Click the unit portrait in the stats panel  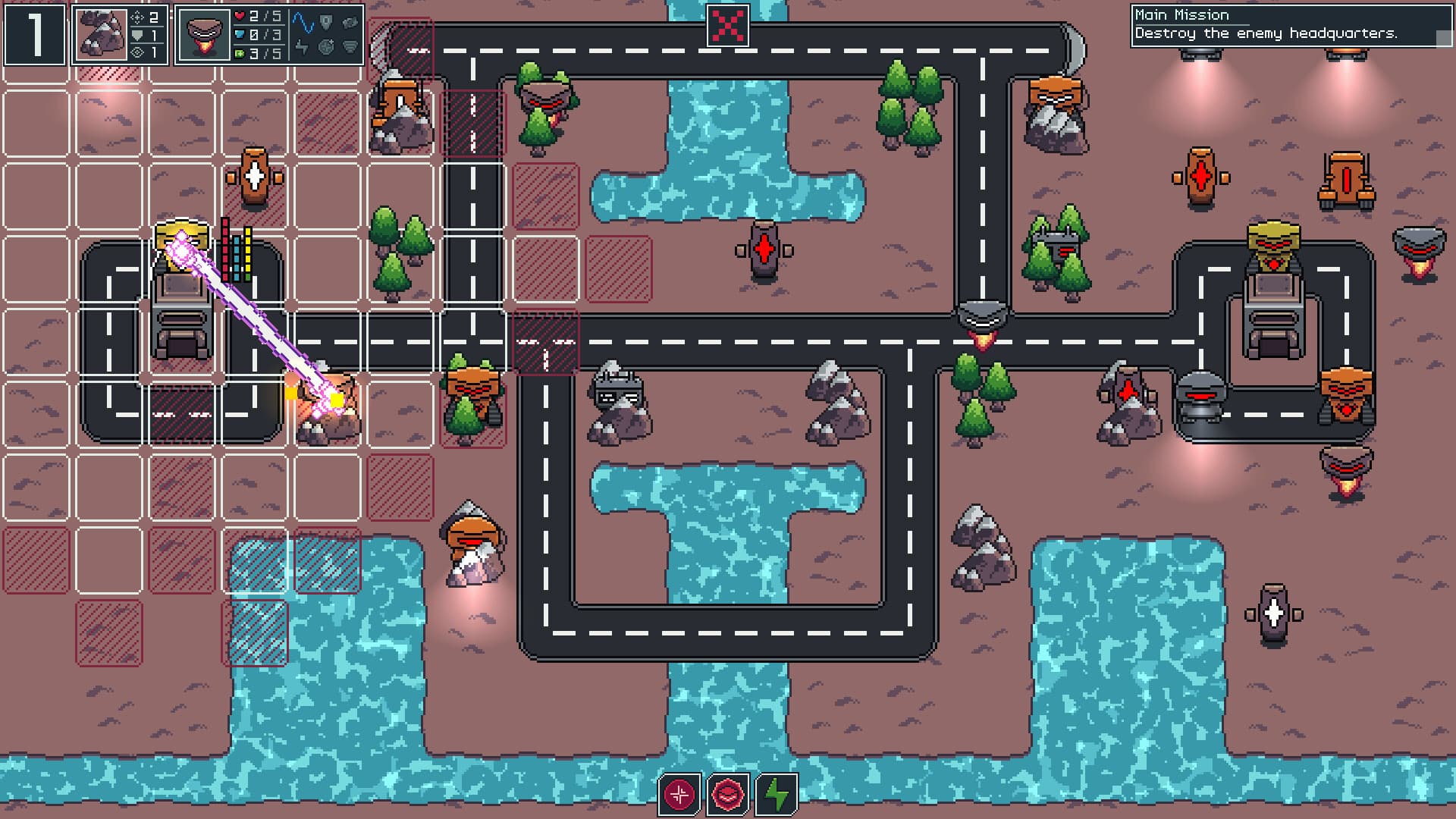click(x=204, y=35)
